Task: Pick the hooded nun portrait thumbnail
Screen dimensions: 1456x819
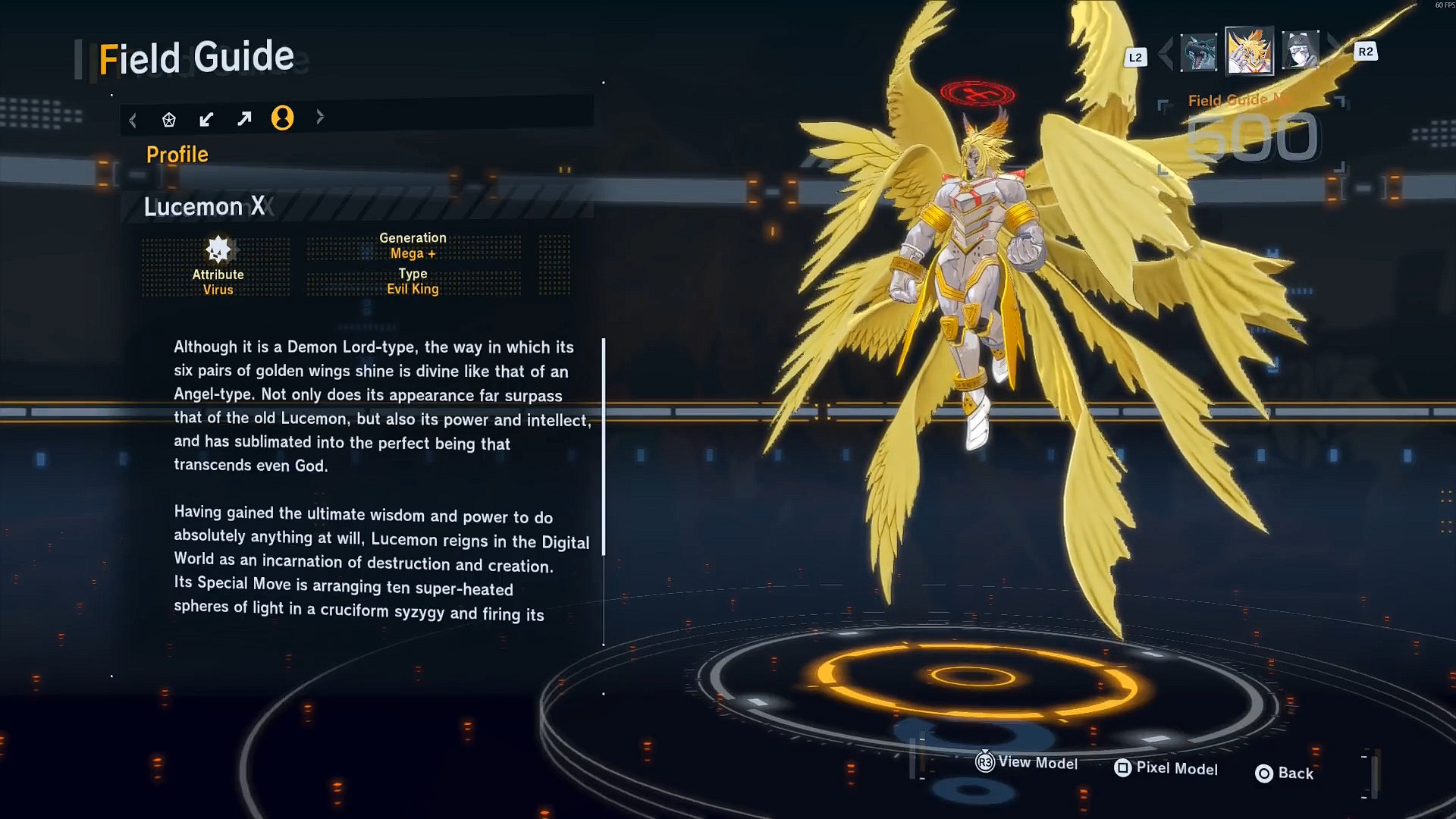Action: pyautogui.click(x=1300, y=50)
